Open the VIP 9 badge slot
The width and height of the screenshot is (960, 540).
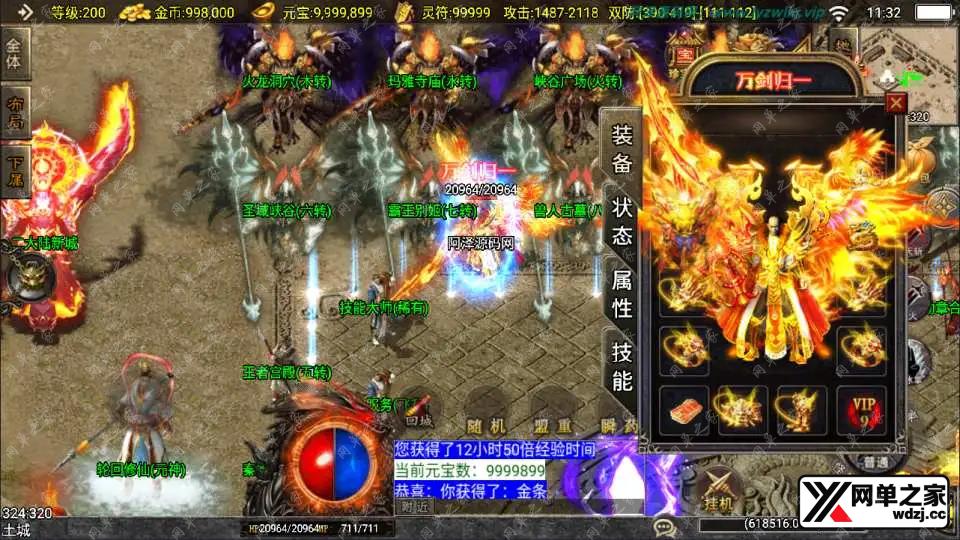pos(861,411)
